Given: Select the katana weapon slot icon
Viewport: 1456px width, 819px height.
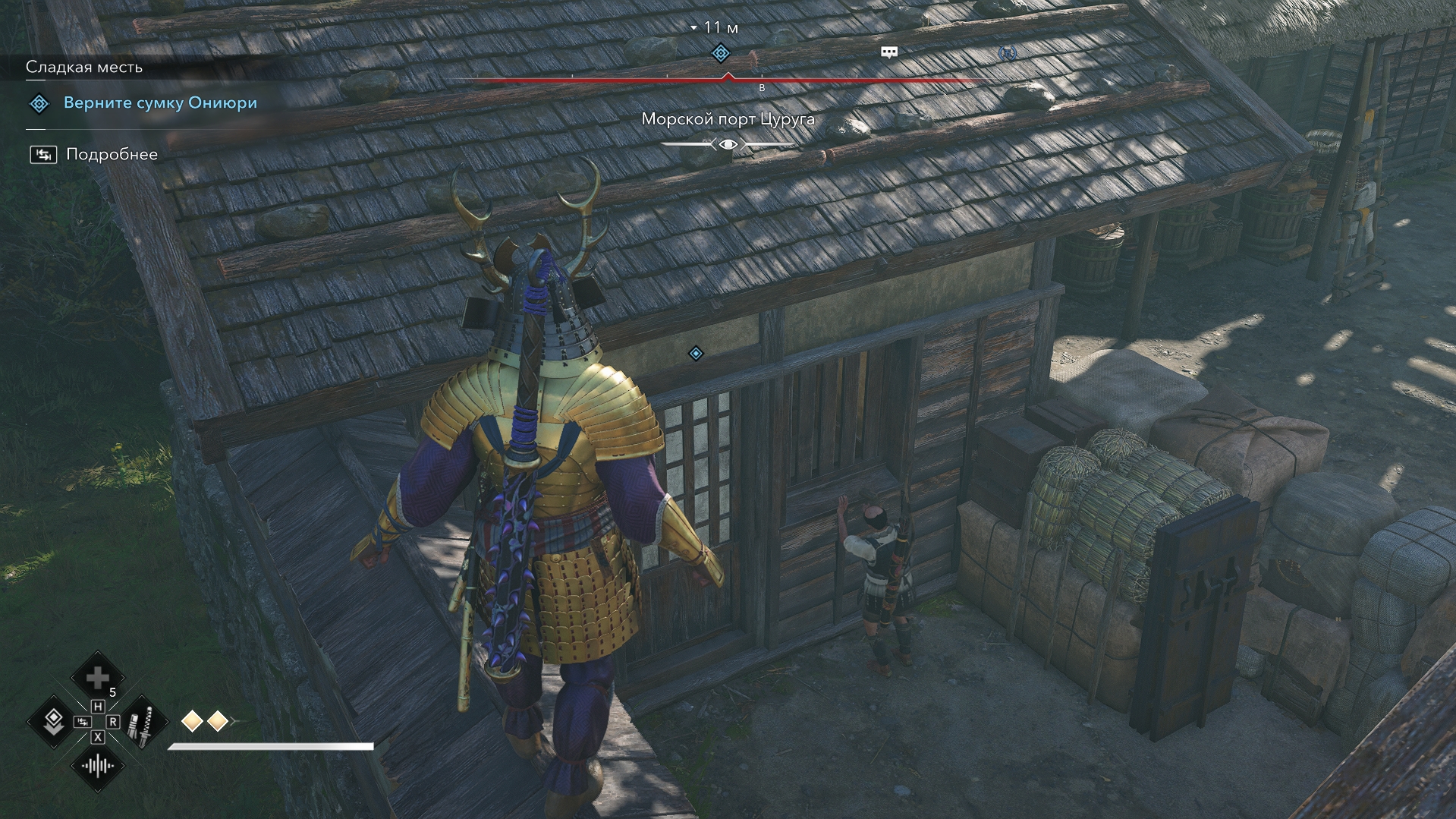Looking at the screenshot, I should point(141,722).
